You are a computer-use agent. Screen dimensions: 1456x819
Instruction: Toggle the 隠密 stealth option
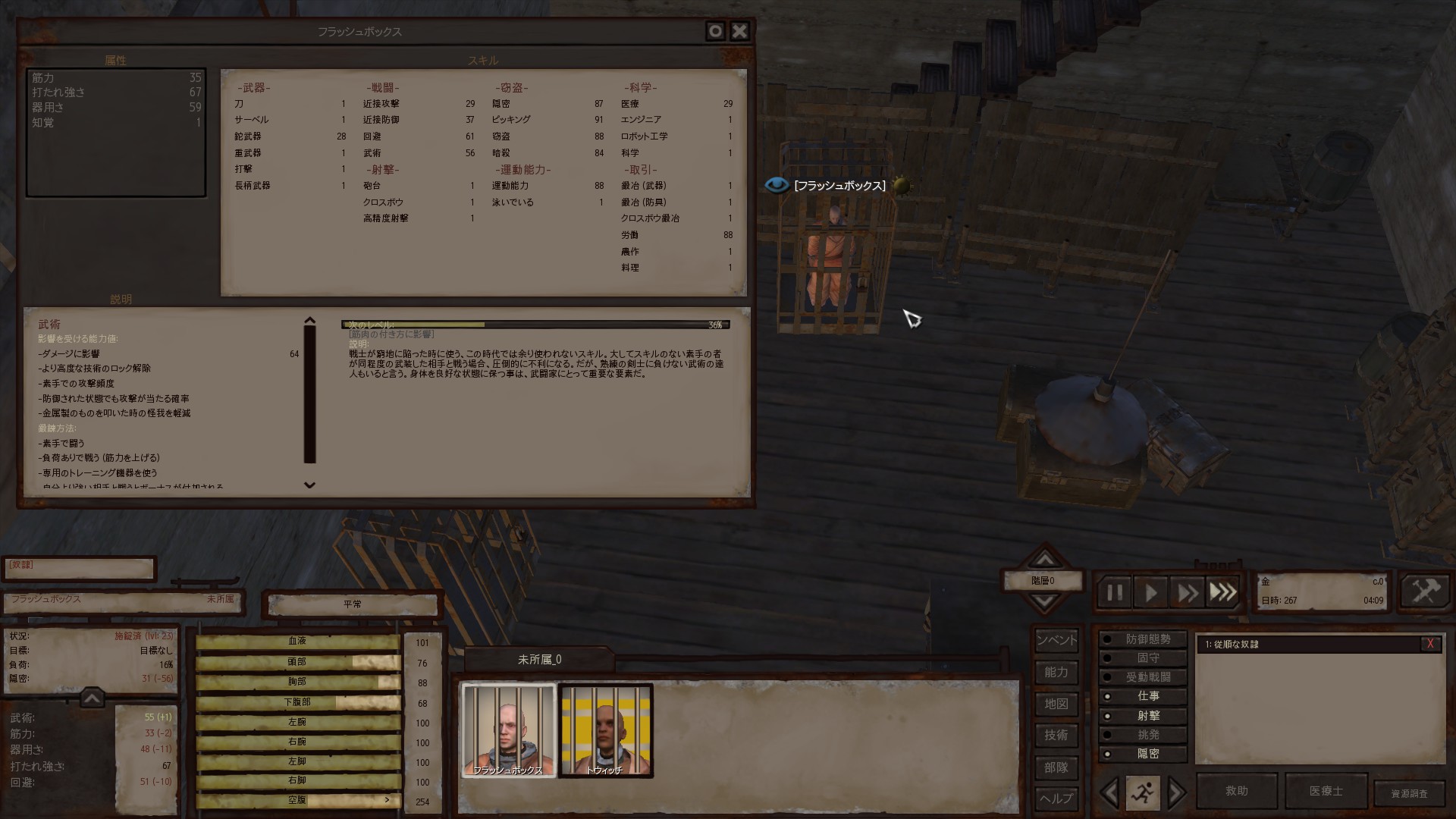(1144, 754)
